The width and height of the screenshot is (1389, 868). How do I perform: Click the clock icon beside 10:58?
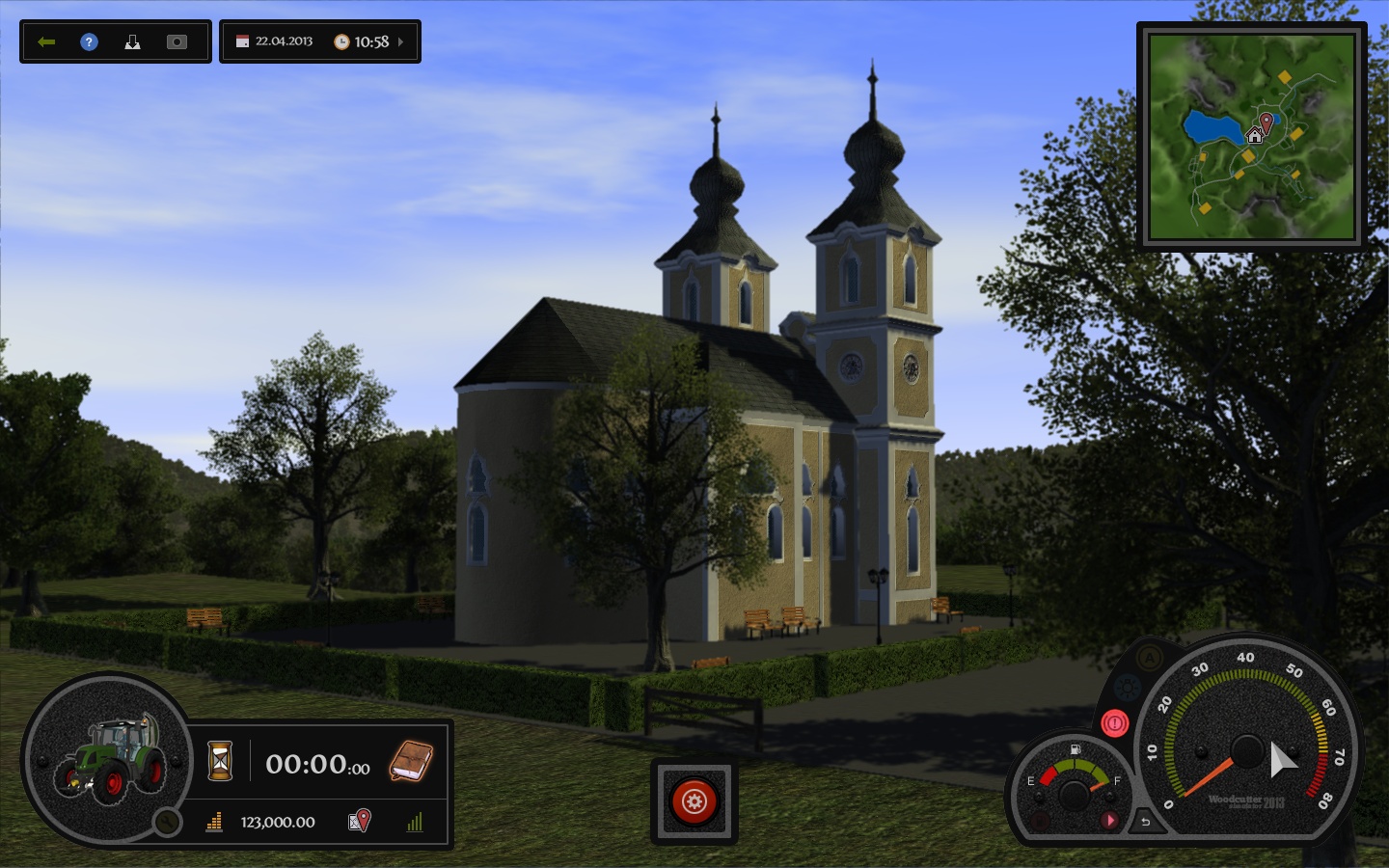pyautogui.click(x=343, y=41)
